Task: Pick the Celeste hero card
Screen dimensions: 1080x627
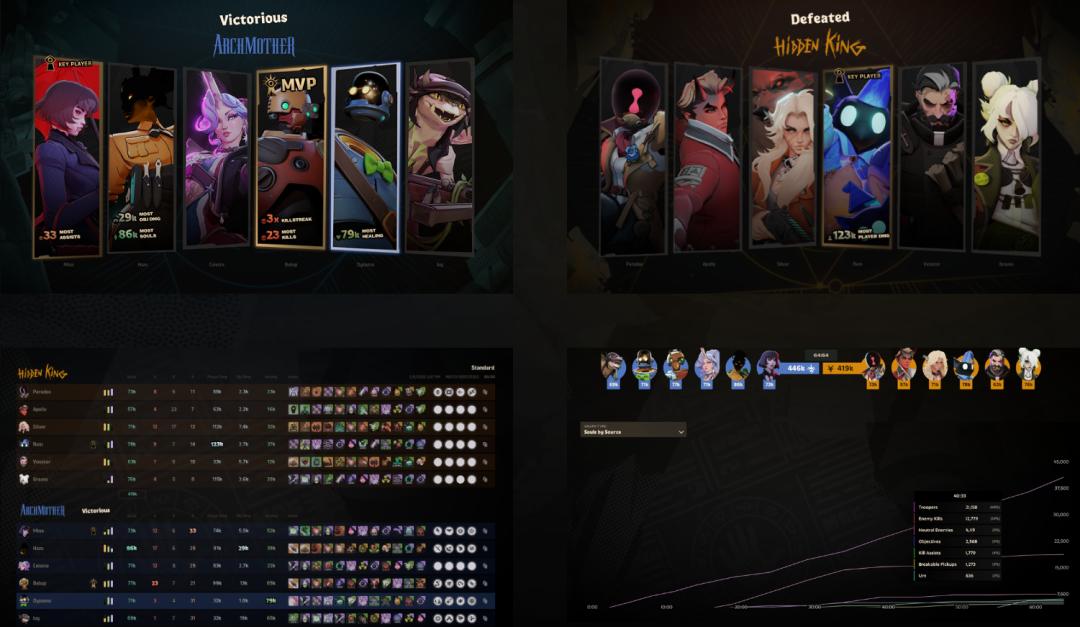Action: [216, 158]
